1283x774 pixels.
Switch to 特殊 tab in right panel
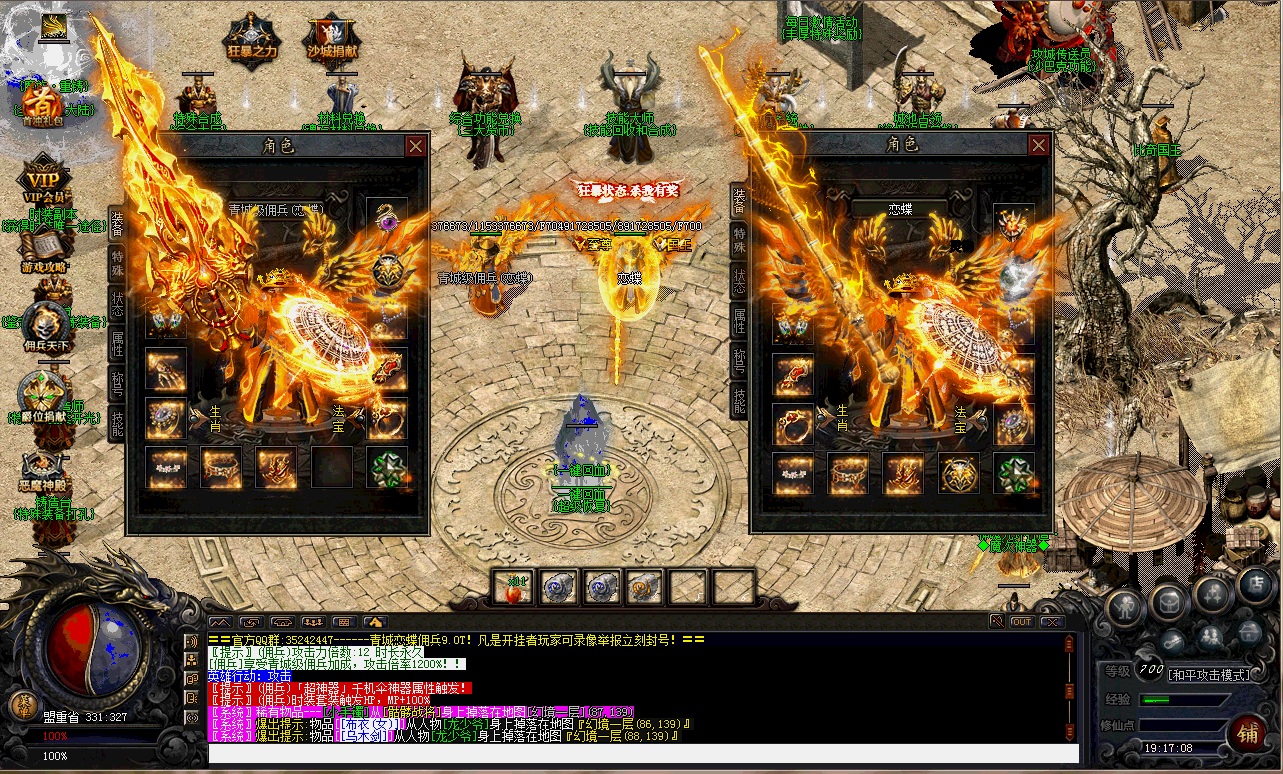click(x=739, y=240)
